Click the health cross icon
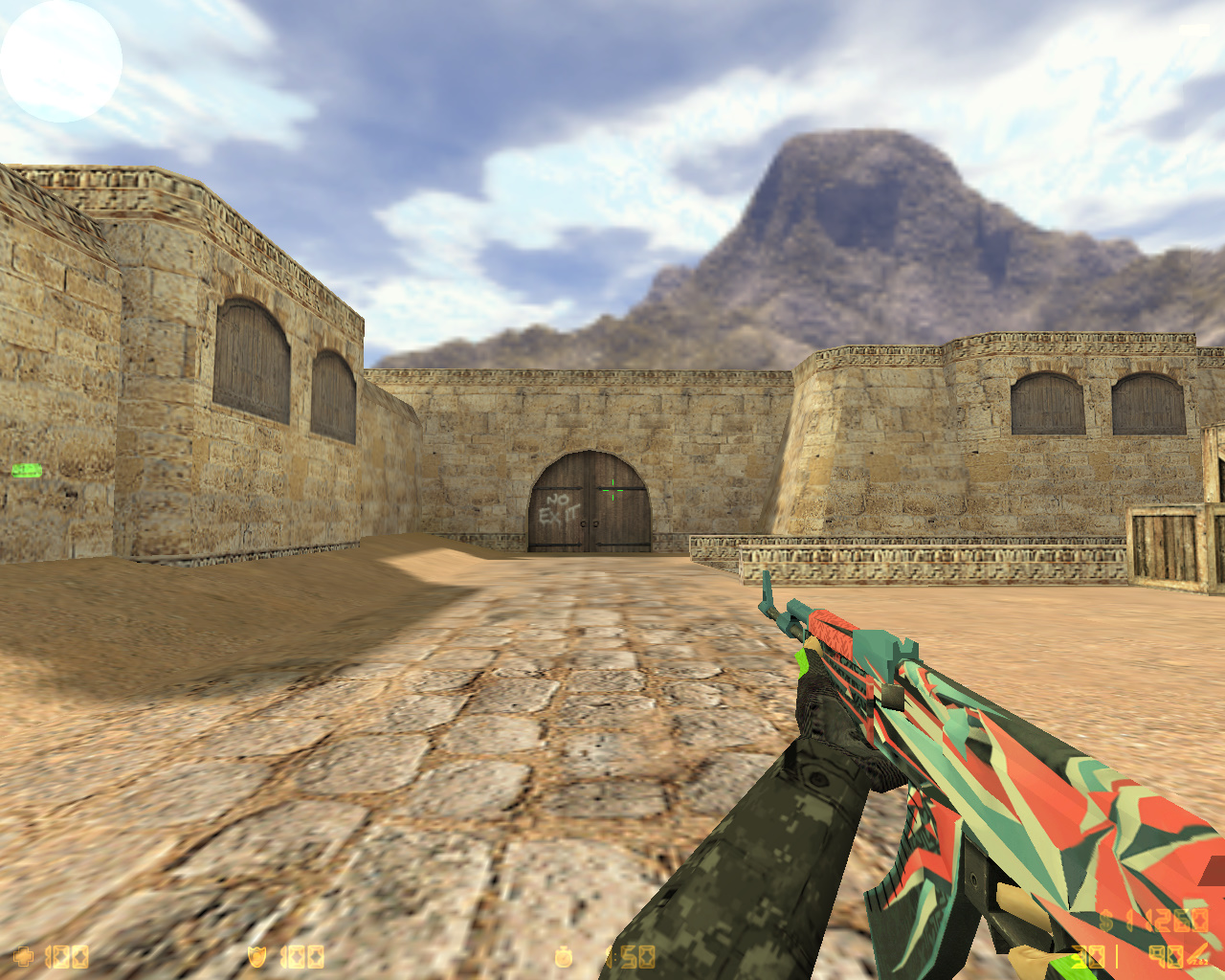Viewport: 1225px width, 980px height. pyautogui.click(x=24, y=955)
